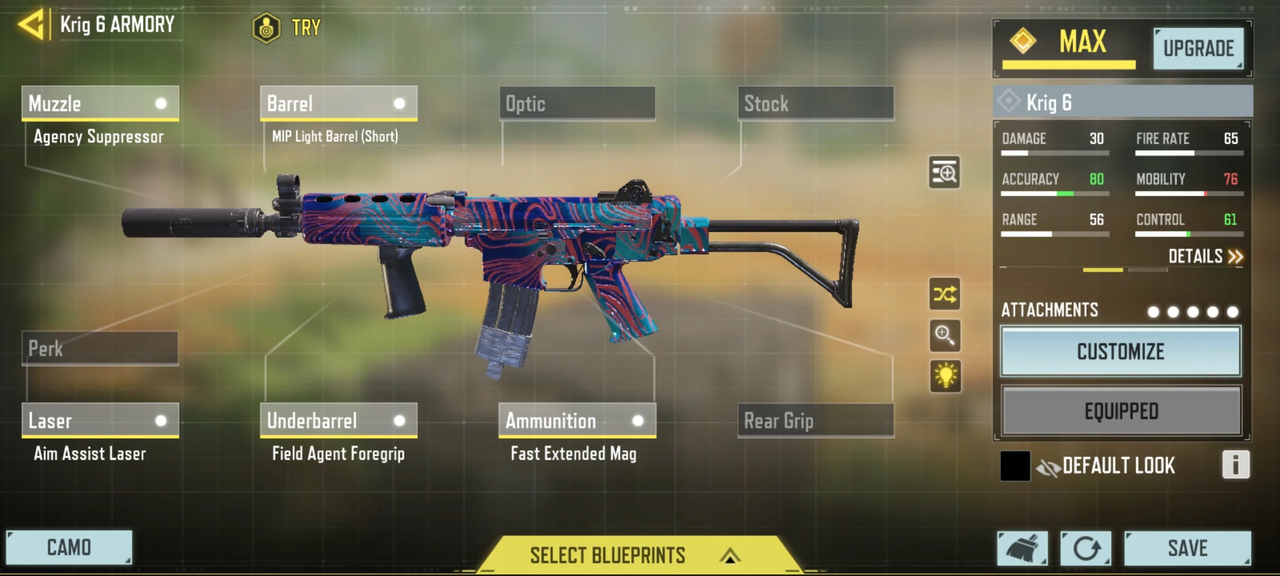
Task: Open the CAMO menu
Action: pos(69,548)
